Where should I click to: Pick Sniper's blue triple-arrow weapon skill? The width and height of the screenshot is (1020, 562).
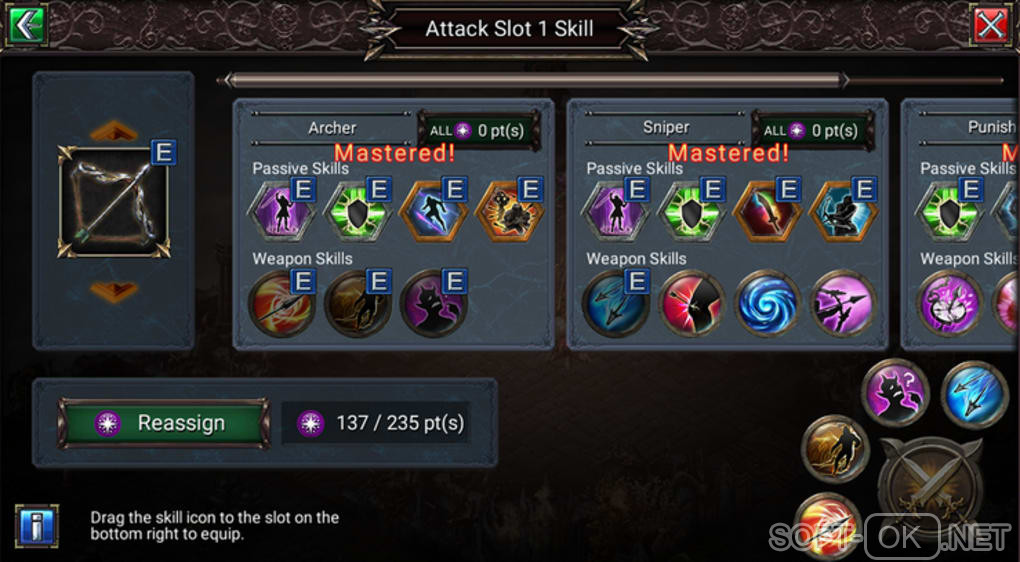click(x=617, y=305)
